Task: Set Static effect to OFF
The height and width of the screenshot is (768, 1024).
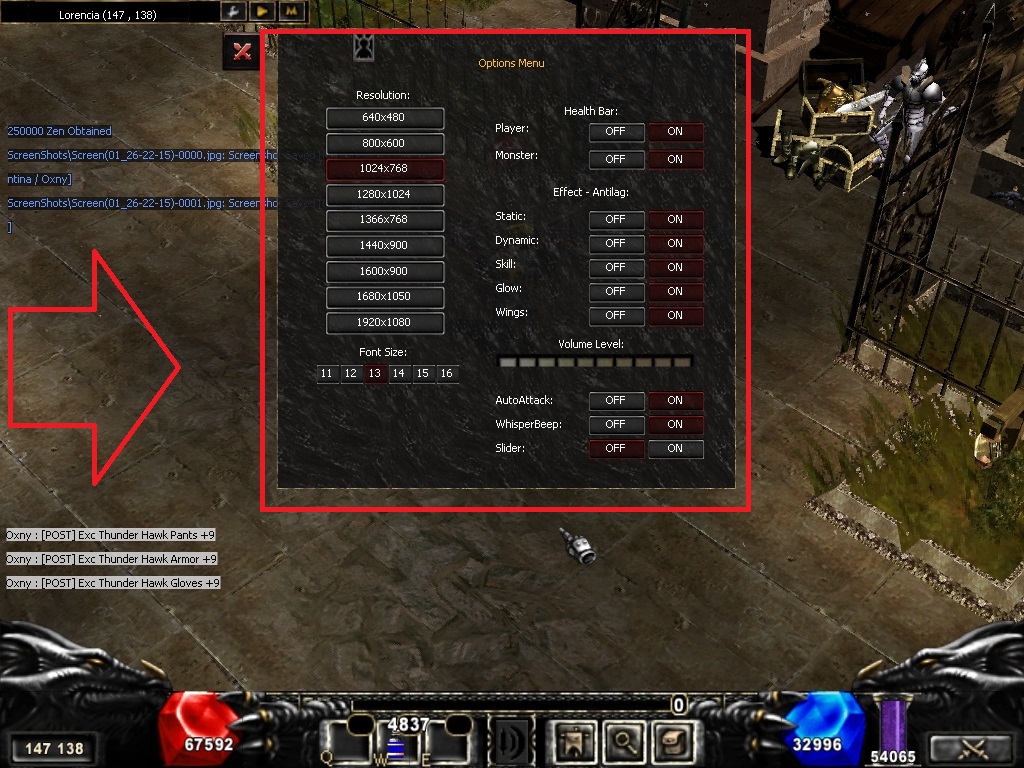Action: [x=615, y=219]
